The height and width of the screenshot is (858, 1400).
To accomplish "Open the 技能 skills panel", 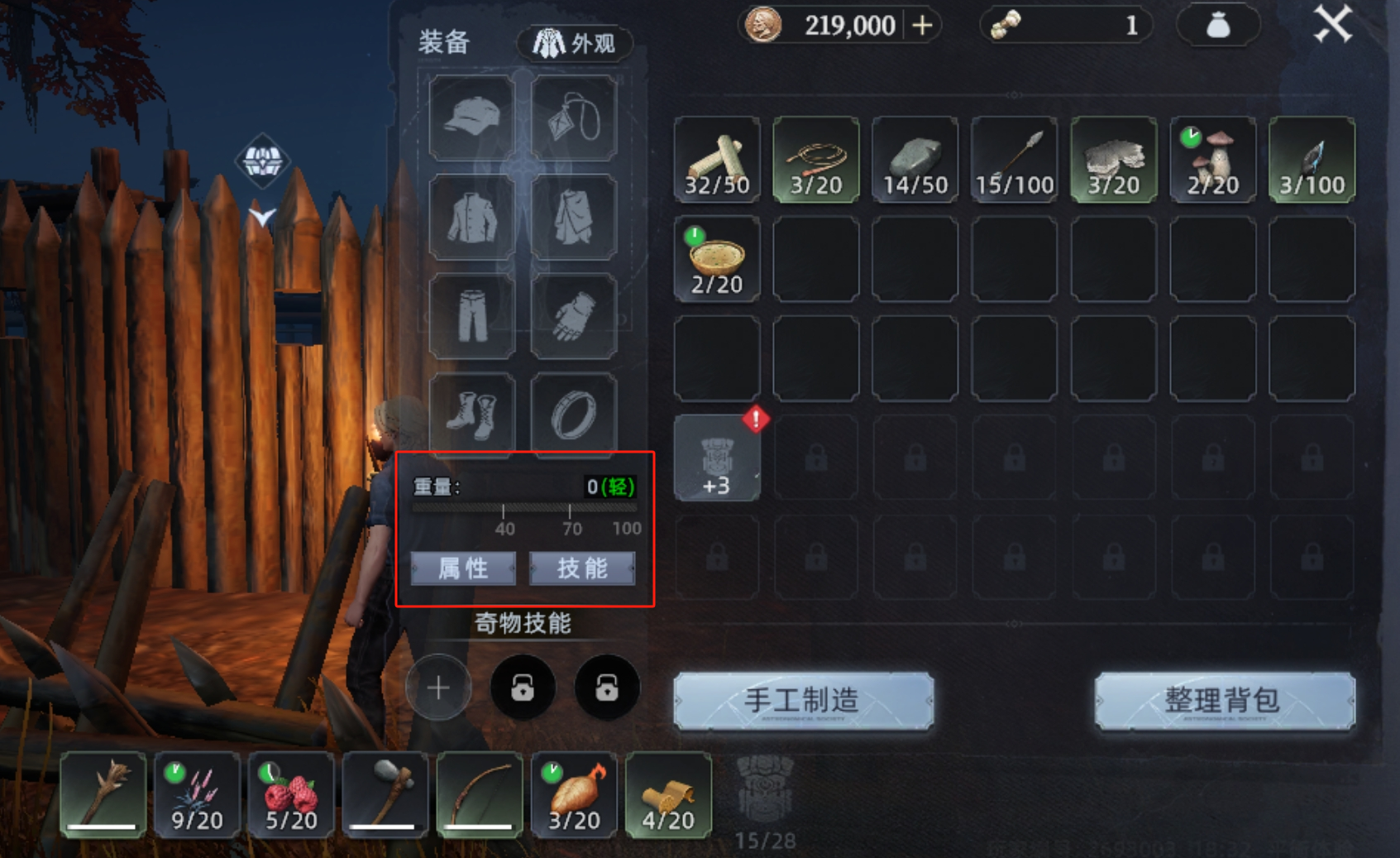I will pos(582,568).
